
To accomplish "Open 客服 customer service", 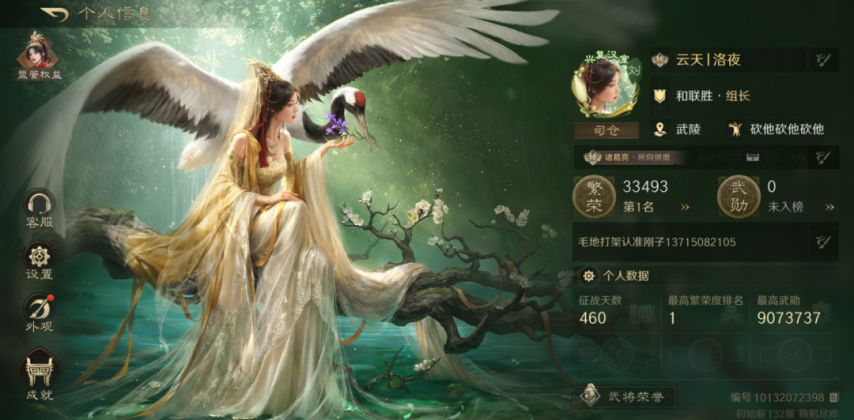I will tap(39, 208).
